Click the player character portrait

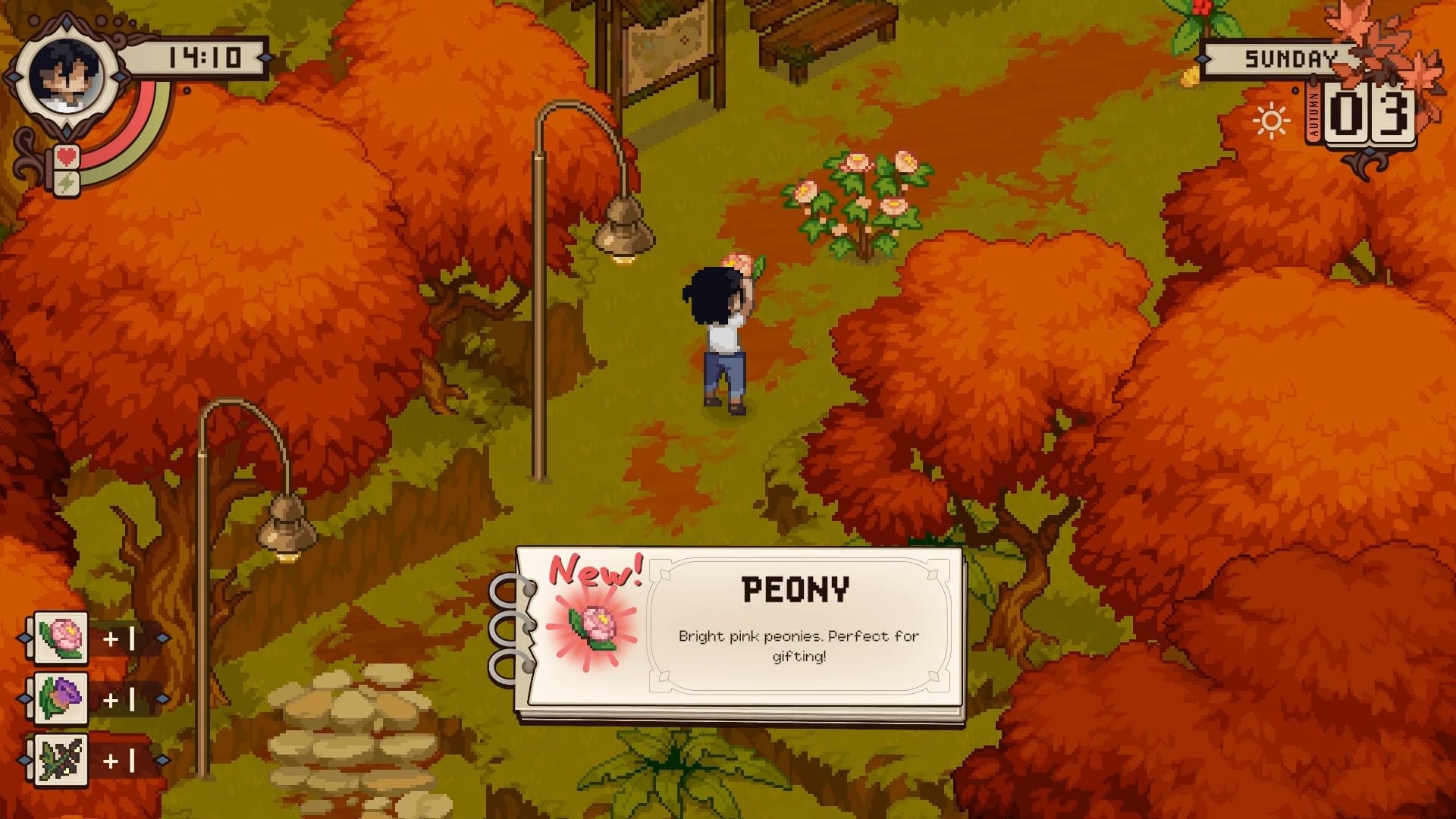(x=65, y=76)
